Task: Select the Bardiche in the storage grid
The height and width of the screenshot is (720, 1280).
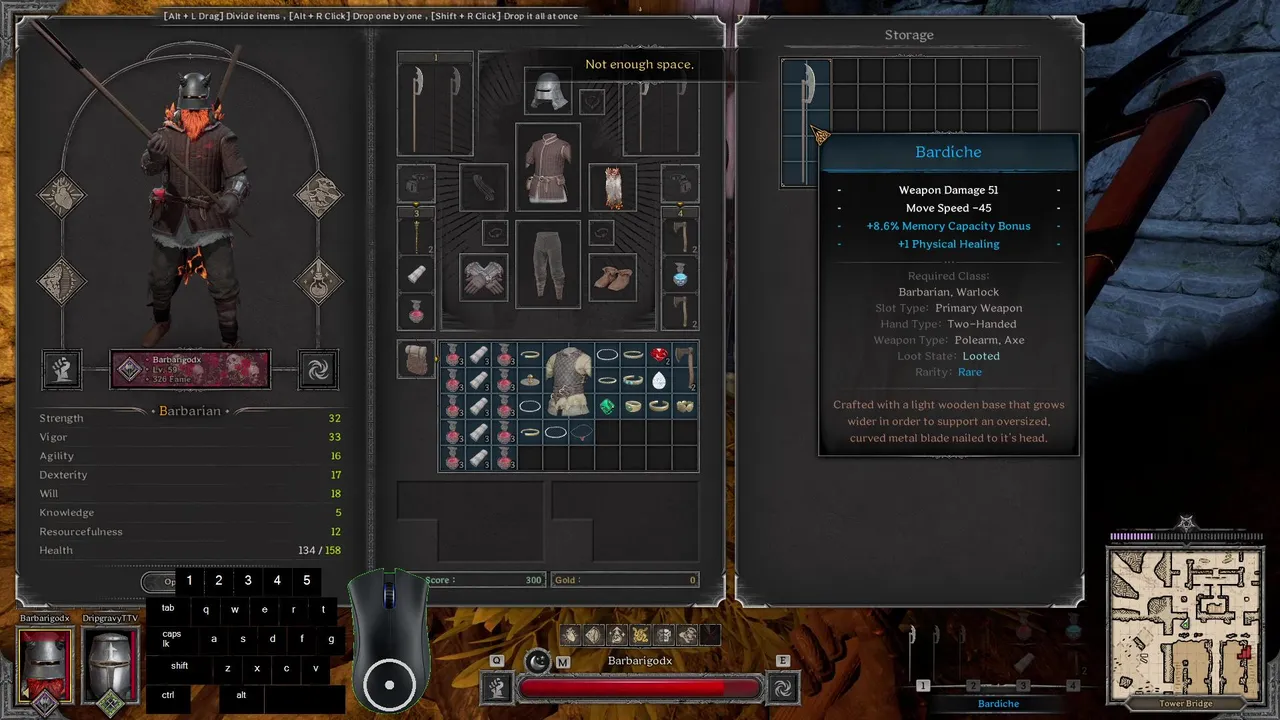Action: pyautogui.click(x=806, y=120)
